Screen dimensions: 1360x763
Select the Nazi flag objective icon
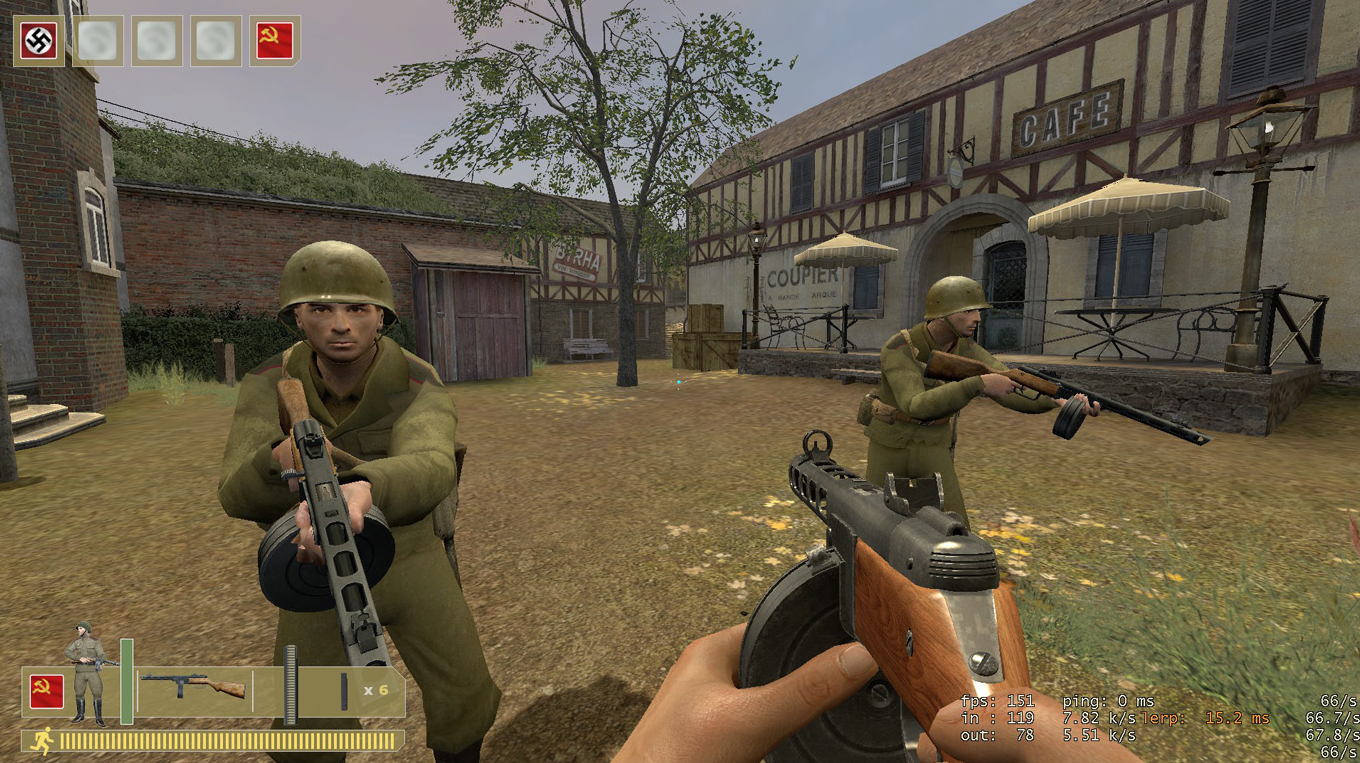pos(37,40)
